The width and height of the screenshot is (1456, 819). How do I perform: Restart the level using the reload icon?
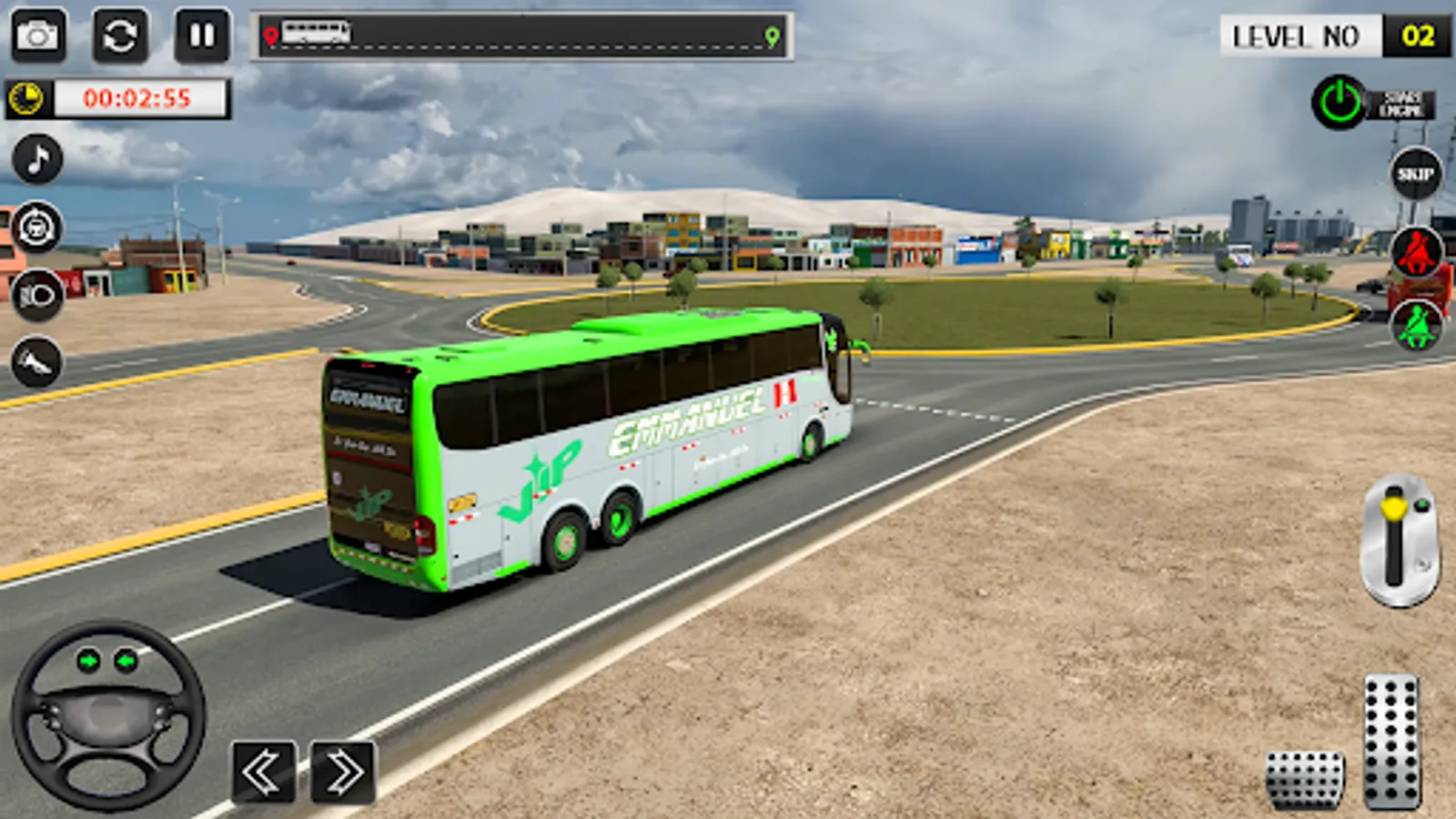(120, 36)
